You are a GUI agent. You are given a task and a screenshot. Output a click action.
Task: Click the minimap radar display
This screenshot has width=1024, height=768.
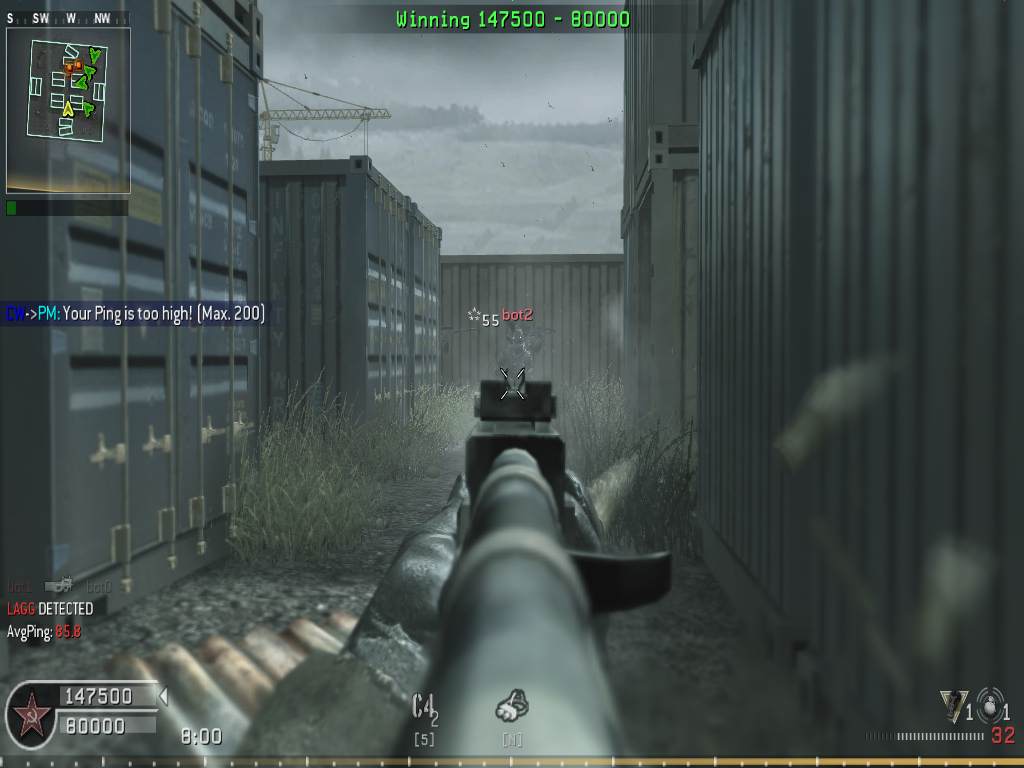tap(68, 108)
